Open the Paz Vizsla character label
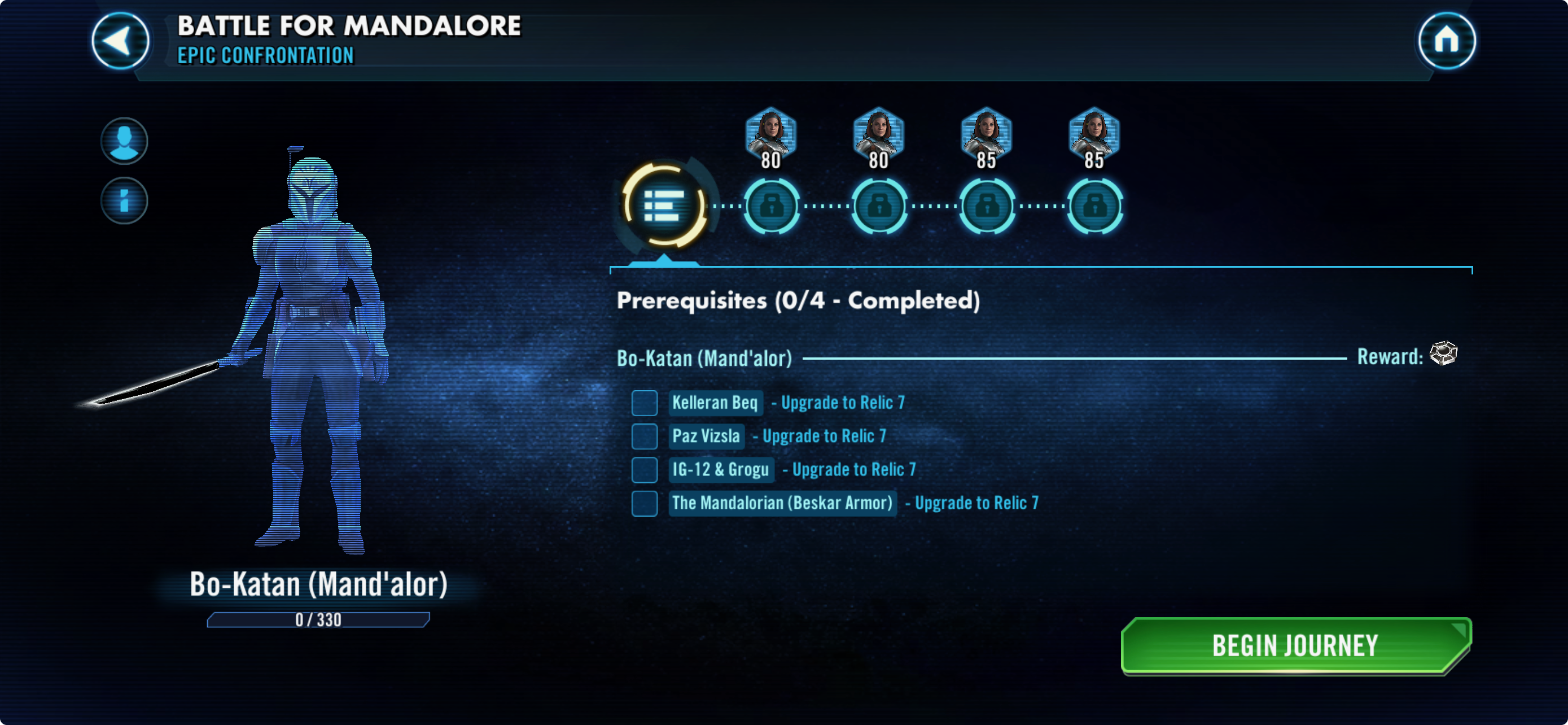1568x725 pixels. coord(706,436)
